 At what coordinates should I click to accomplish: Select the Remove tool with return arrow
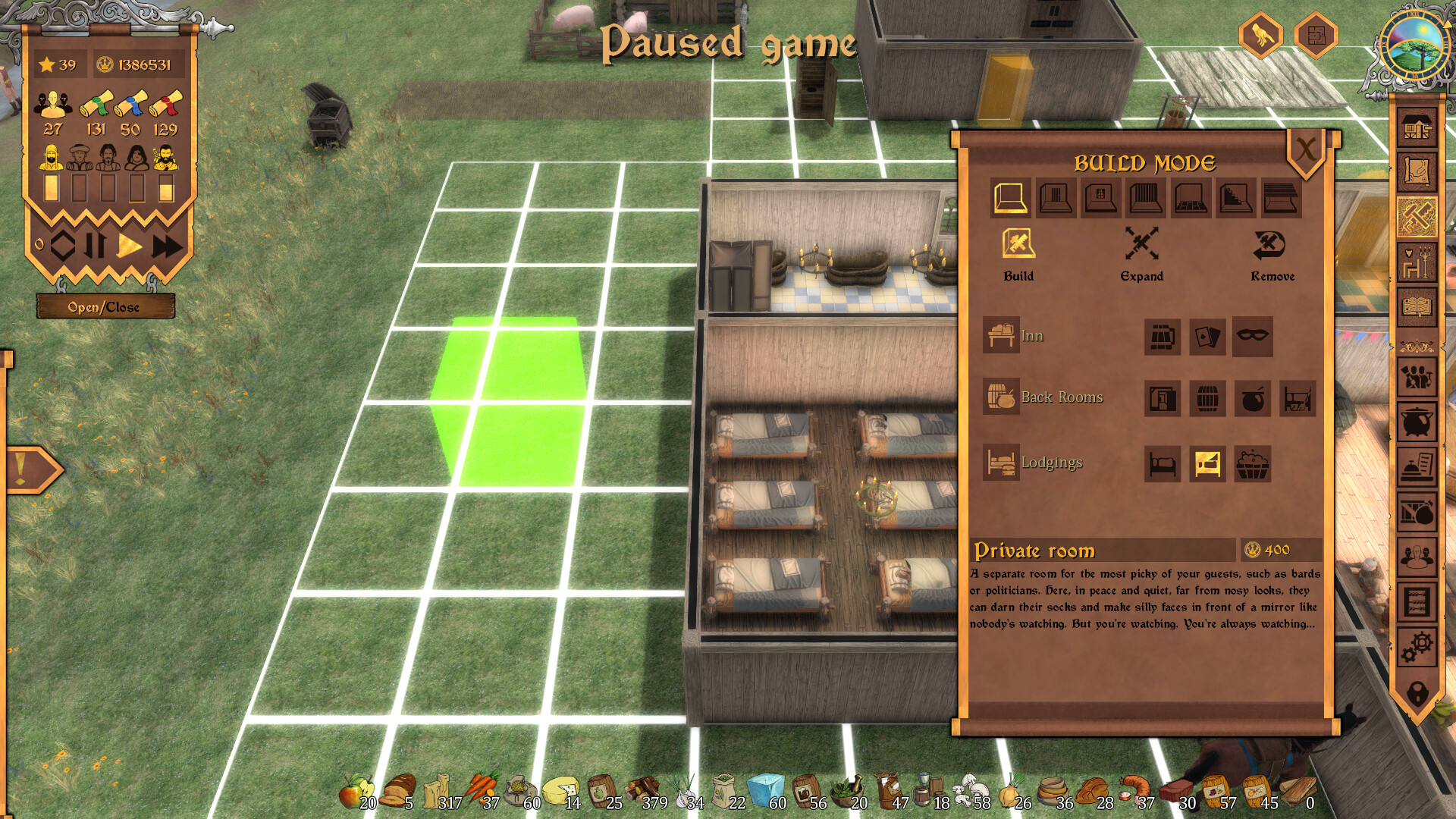[x=1269, y=243]
